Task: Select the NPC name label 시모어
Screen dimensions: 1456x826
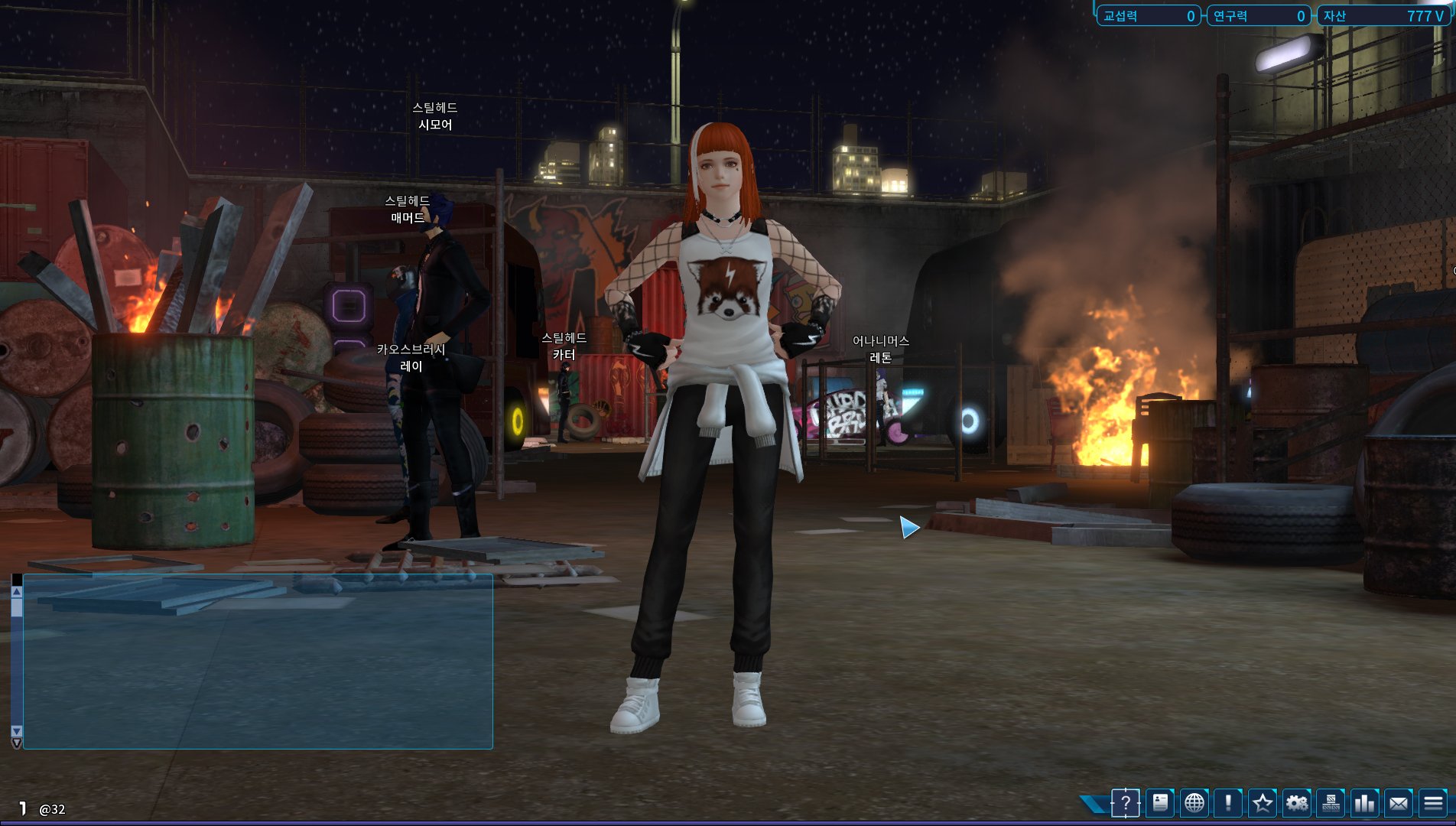Action: point(435,125)
